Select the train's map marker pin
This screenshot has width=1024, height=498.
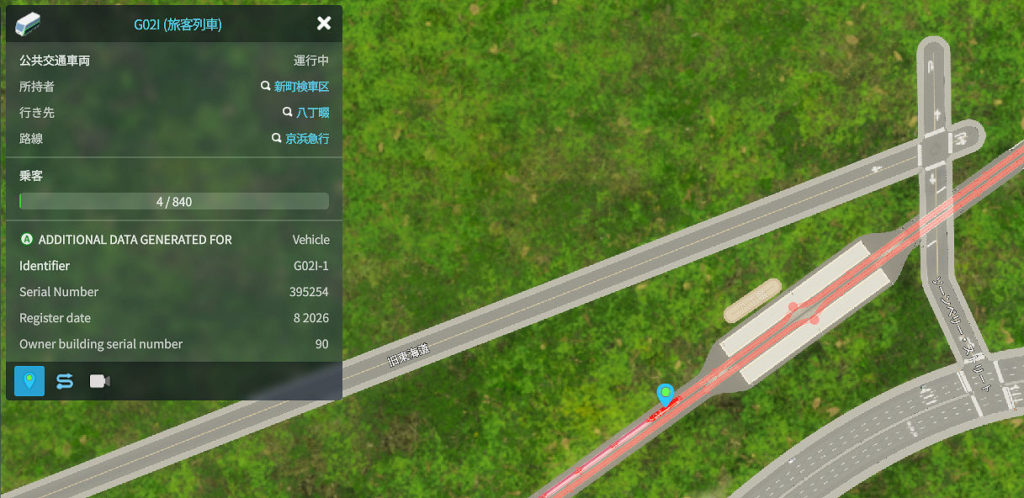[x=663, y=394]
